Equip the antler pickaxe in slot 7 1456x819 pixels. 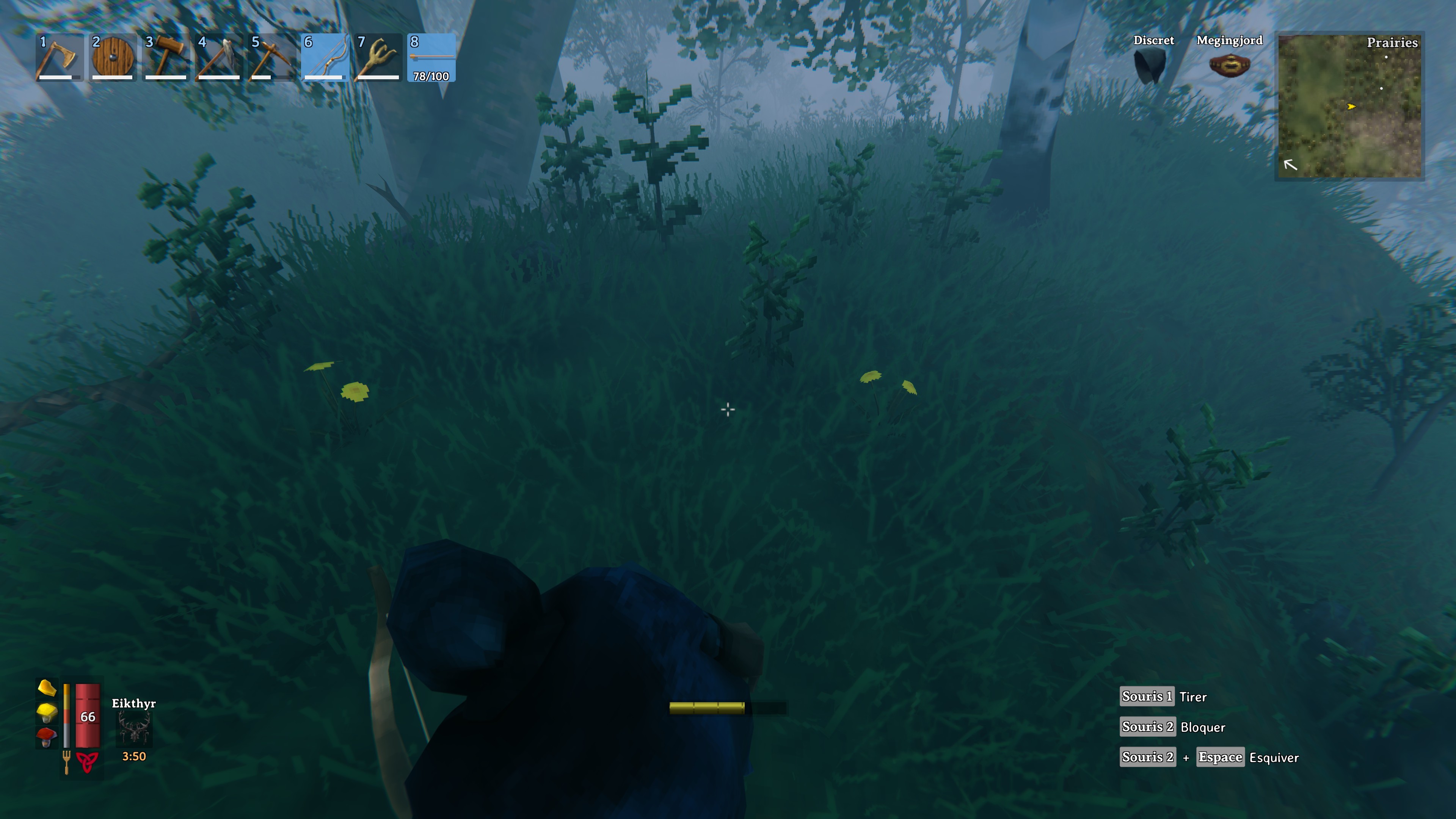[379, 56]
